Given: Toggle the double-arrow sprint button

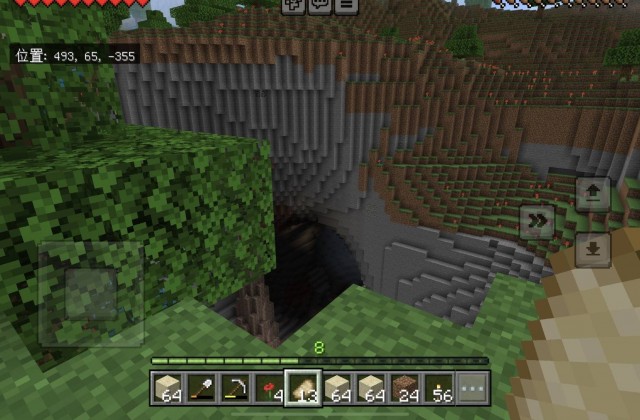Looking at the screenshot, I should [538, 222].
